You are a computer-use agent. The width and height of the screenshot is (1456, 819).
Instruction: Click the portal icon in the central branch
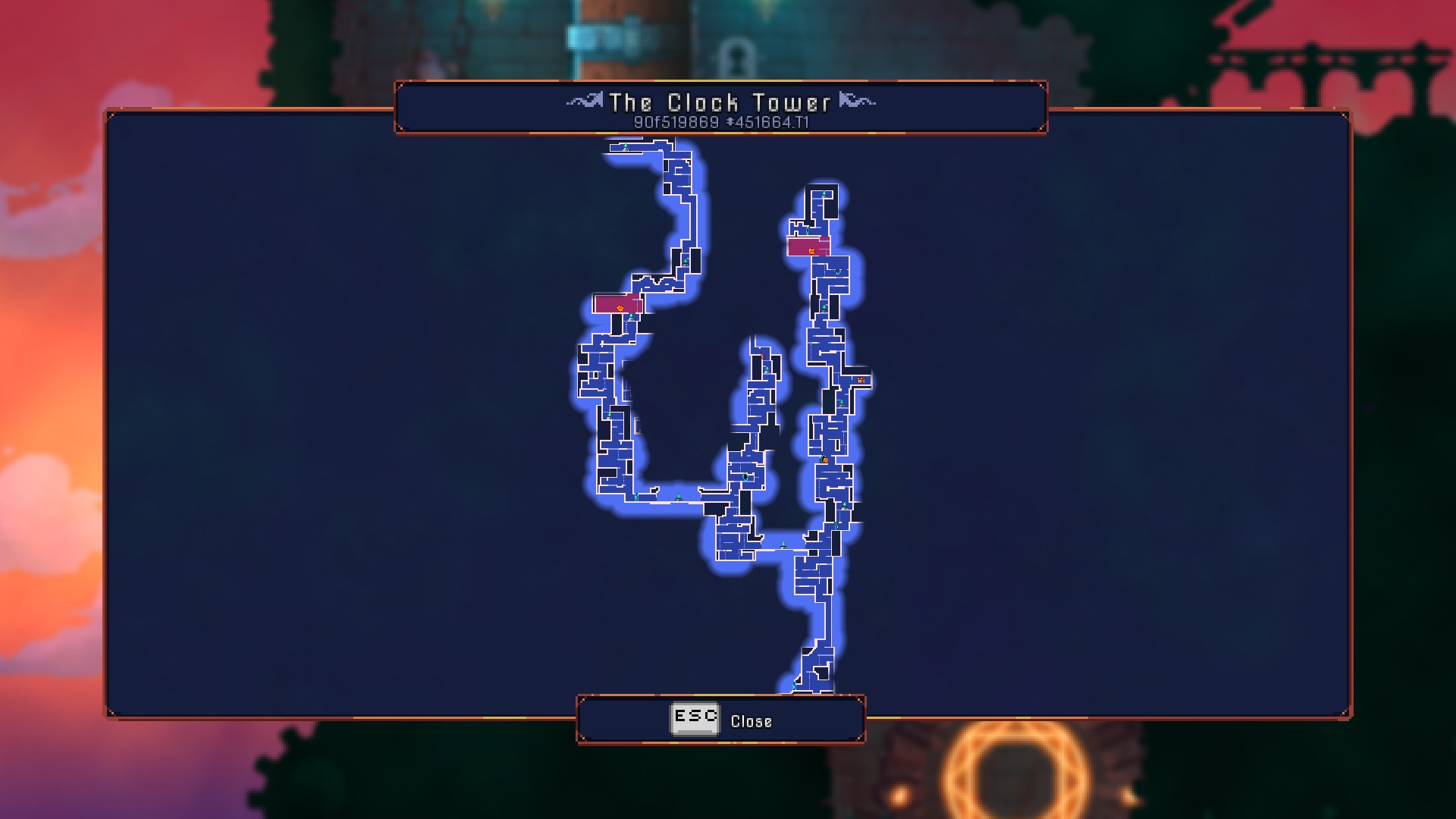click(745, 477)
